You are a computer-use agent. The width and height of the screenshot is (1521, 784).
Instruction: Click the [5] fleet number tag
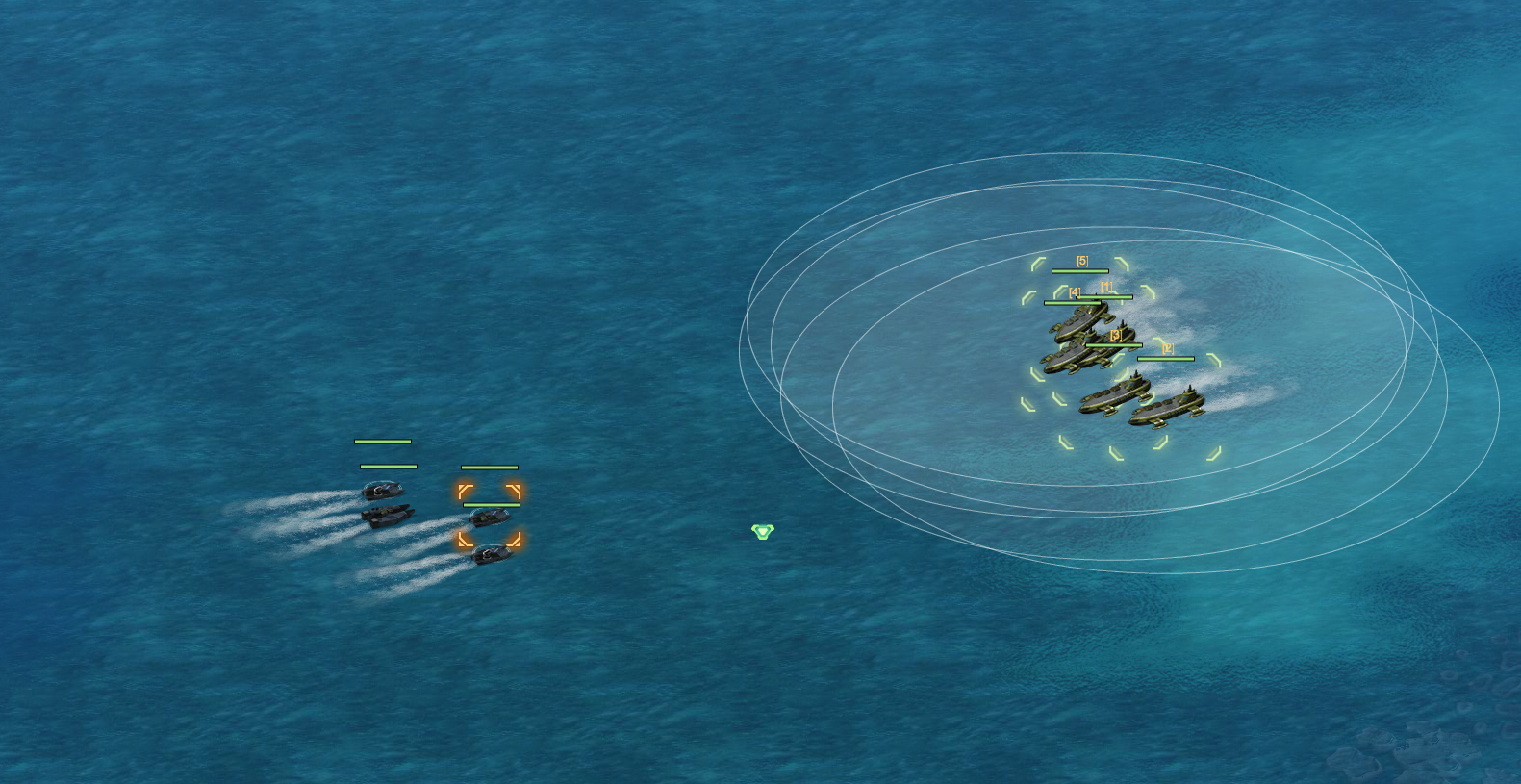(1083, 260)
